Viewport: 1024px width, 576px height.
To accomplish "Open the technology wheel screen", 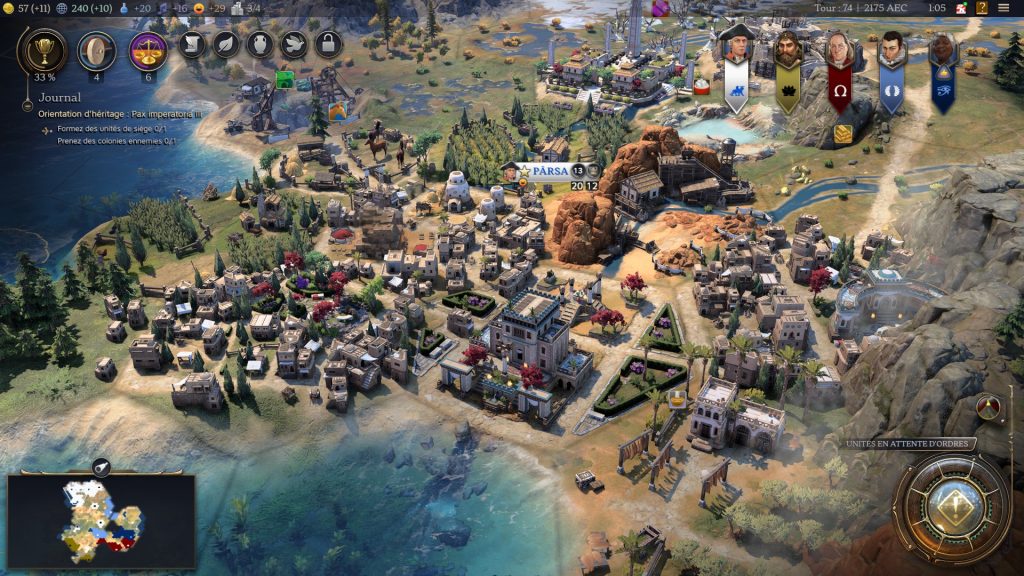I will (97, 51).
